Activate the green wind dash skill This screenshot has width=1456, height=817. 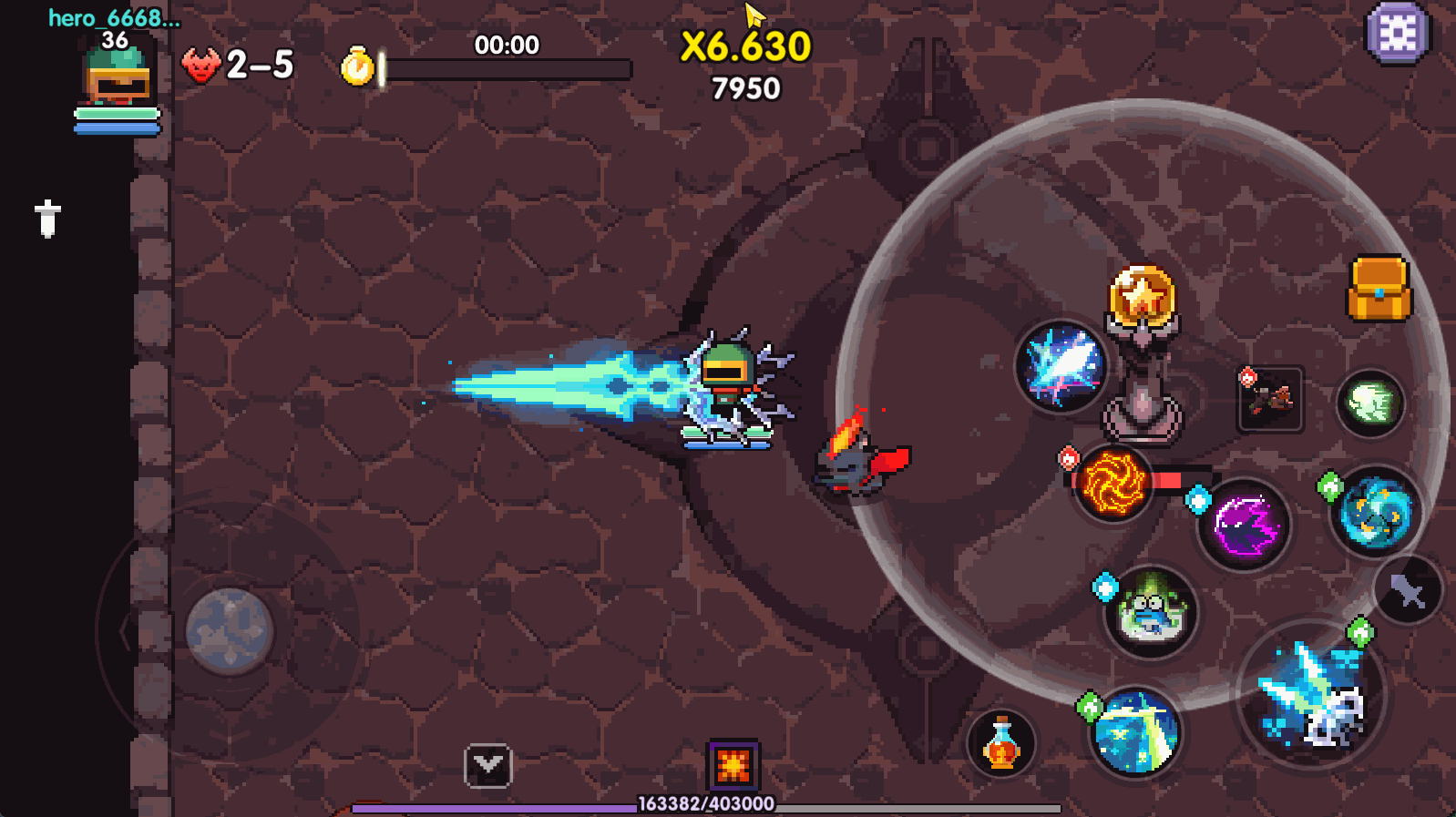pos(1370,403)
